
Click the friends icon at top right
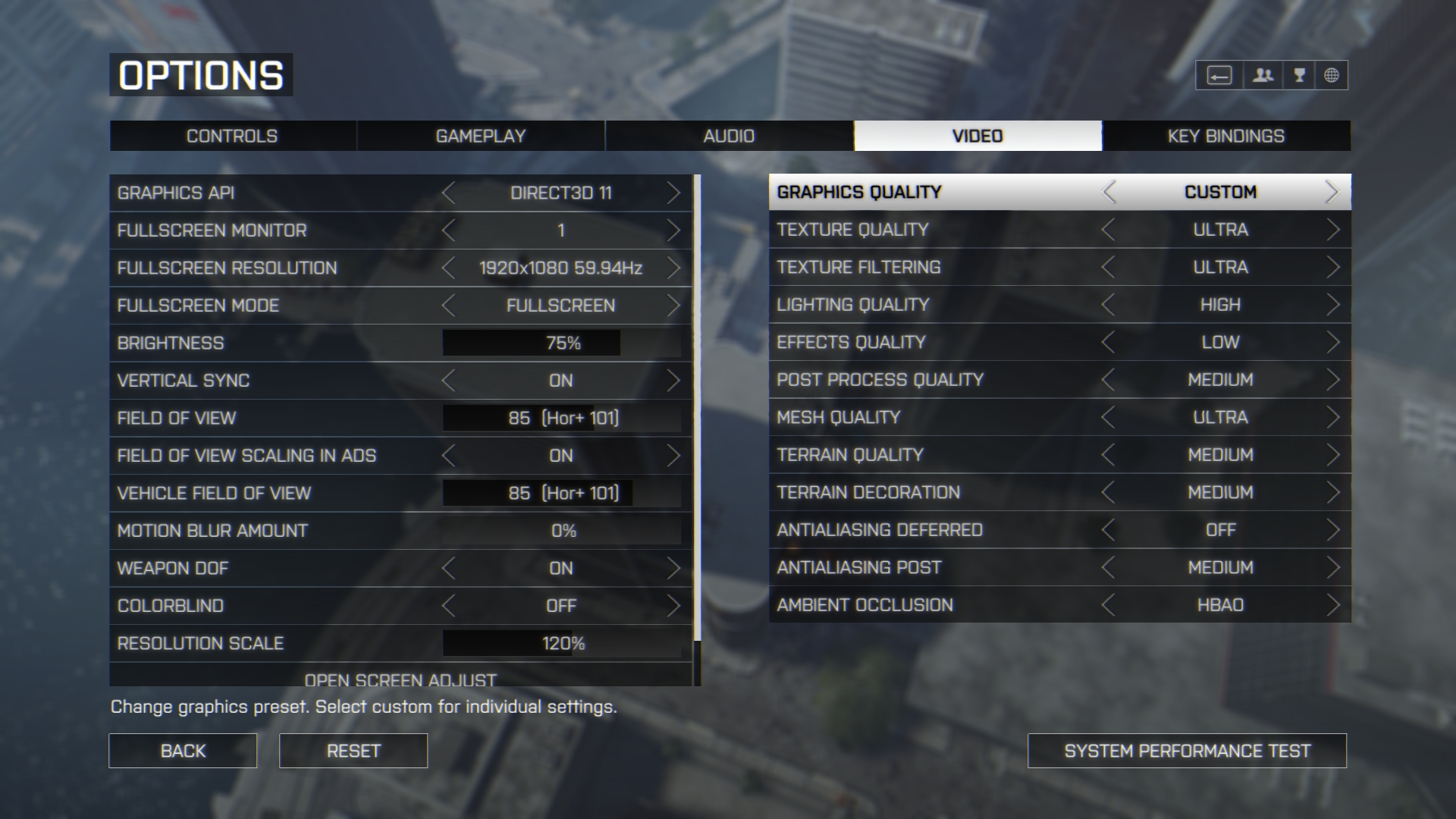[x=1263, y=75]
